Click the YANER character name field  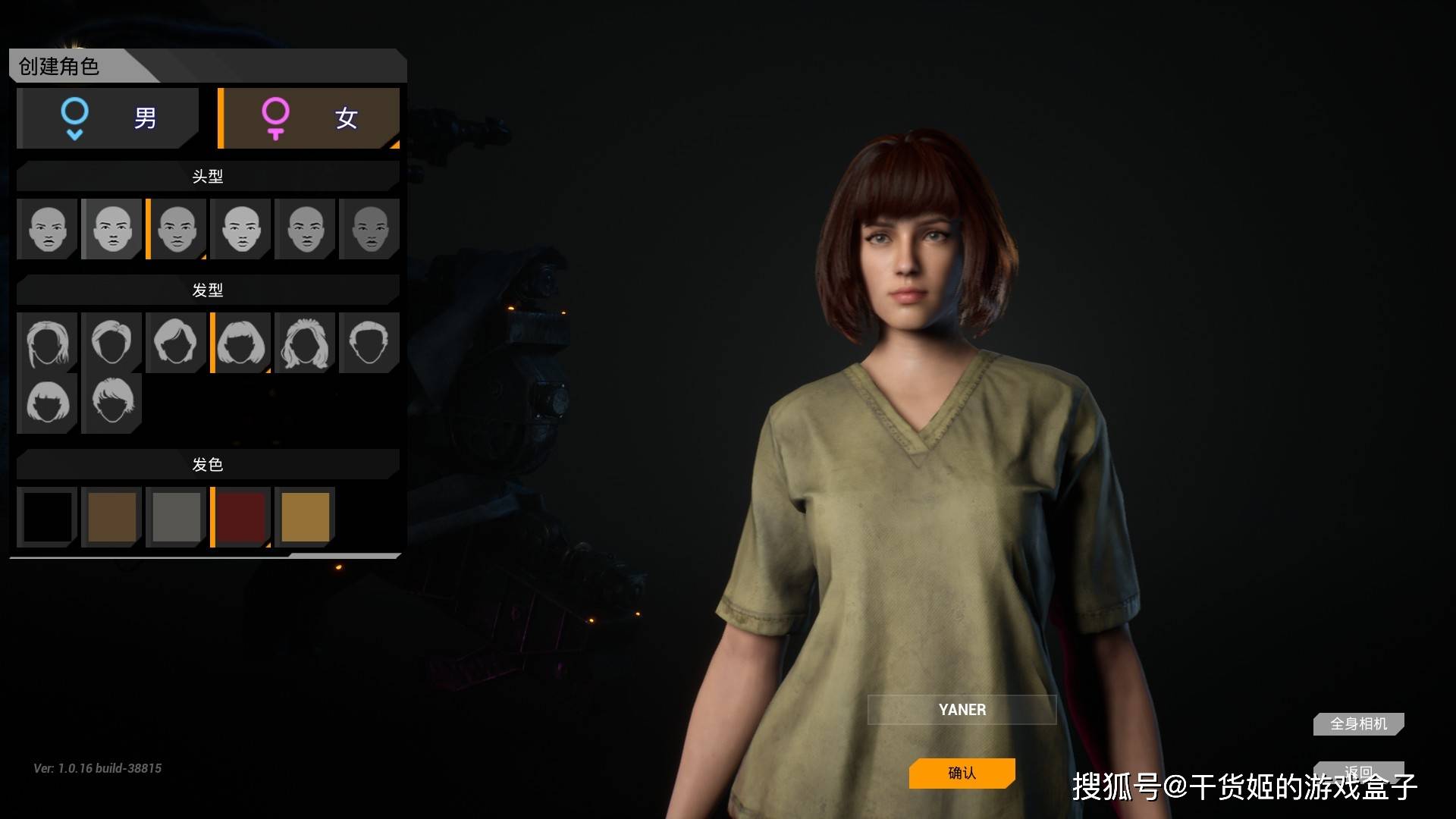962,710
